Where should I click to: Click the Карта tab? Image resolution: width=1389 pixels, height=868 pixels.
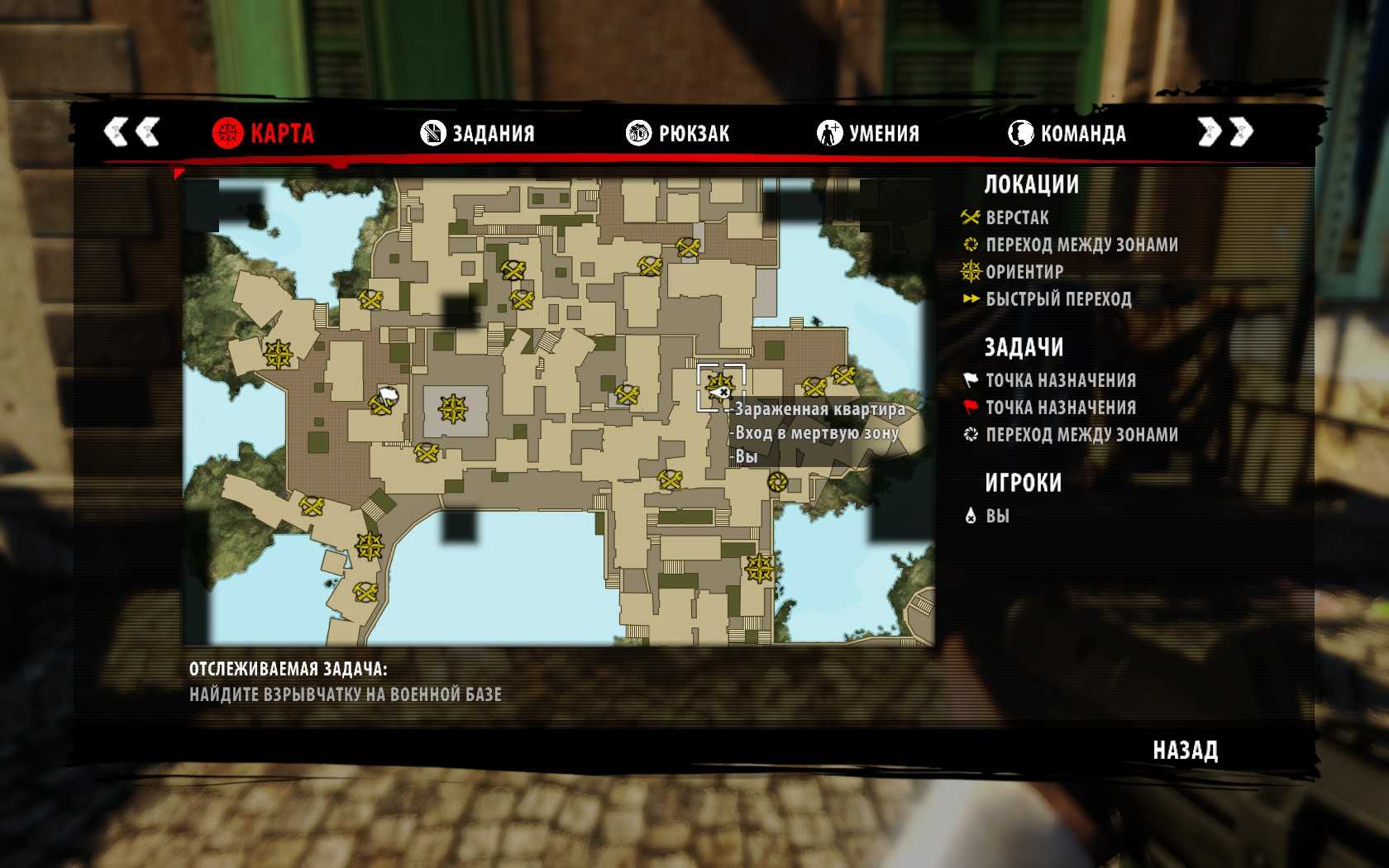[263, 133]
